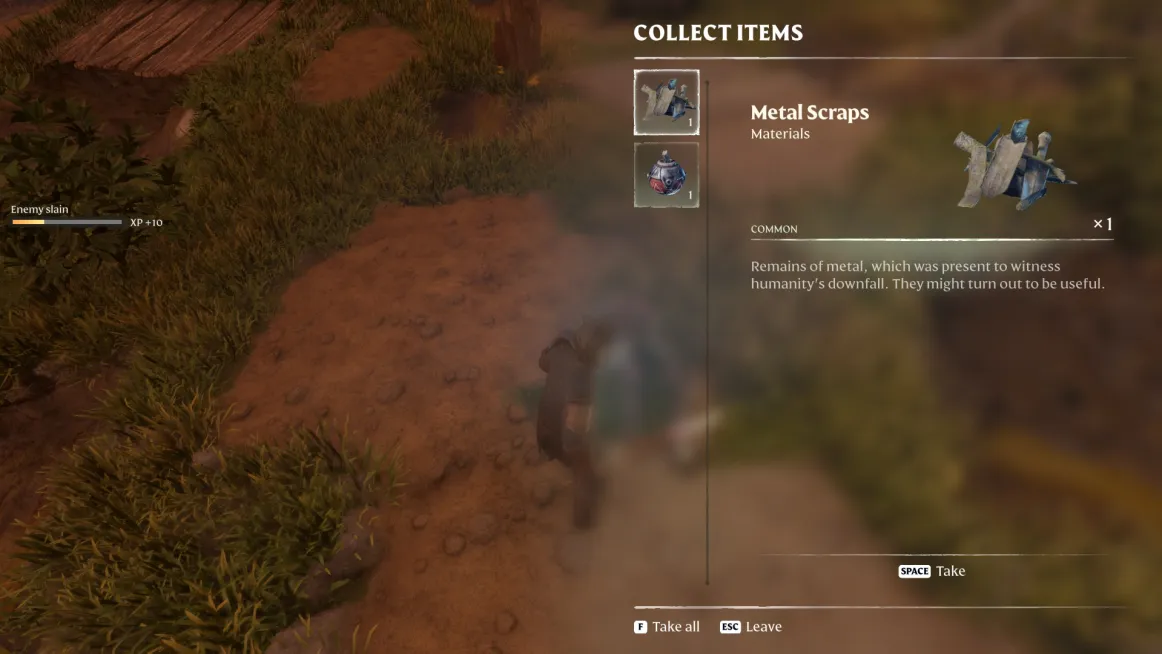Screen dimensions: 1162x654
Task: Select the Metal Scraps loot slot
Action: tap(666, 102)
